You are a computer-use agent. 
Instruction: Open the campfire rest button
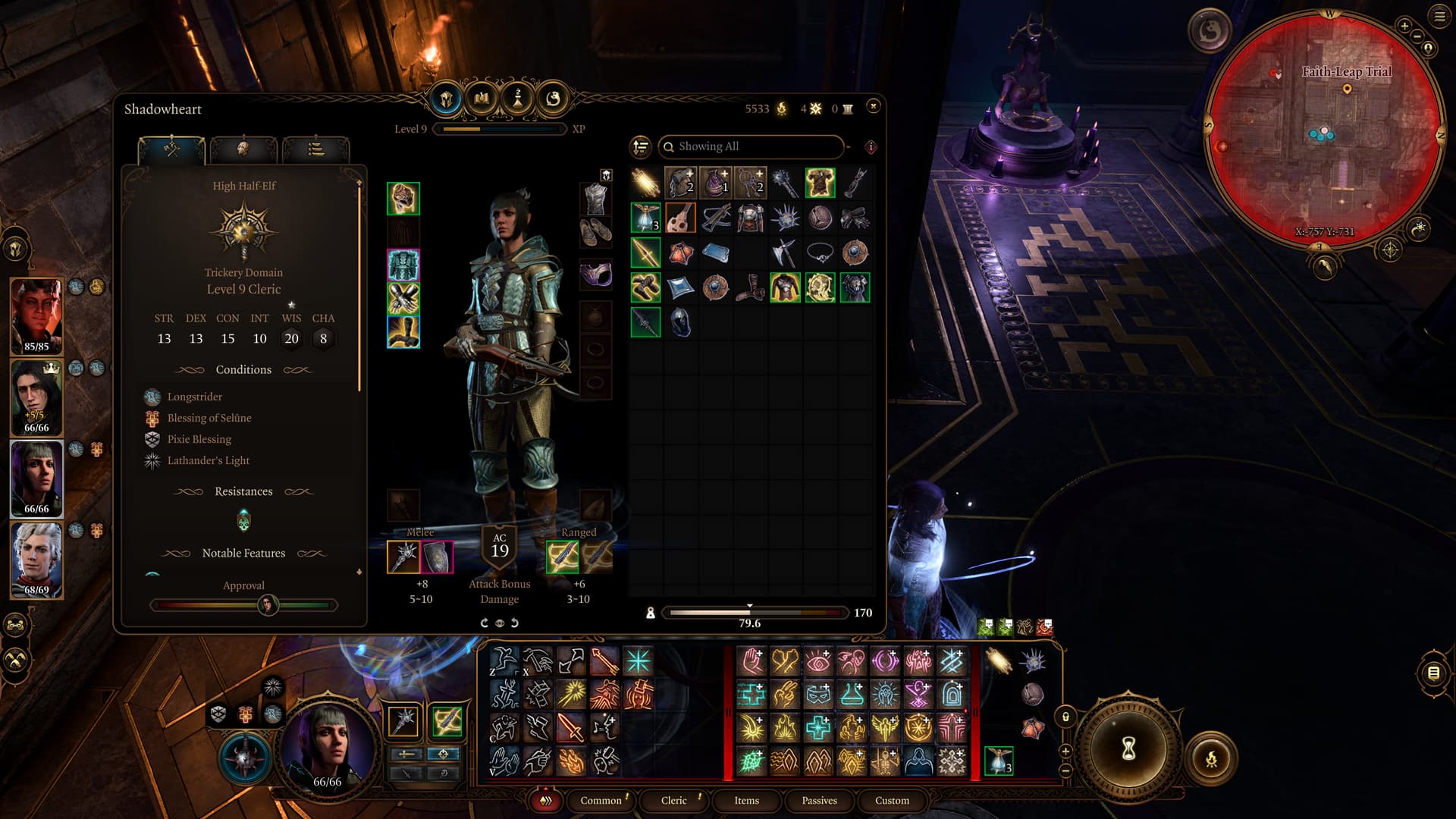tap(1211, 758)
